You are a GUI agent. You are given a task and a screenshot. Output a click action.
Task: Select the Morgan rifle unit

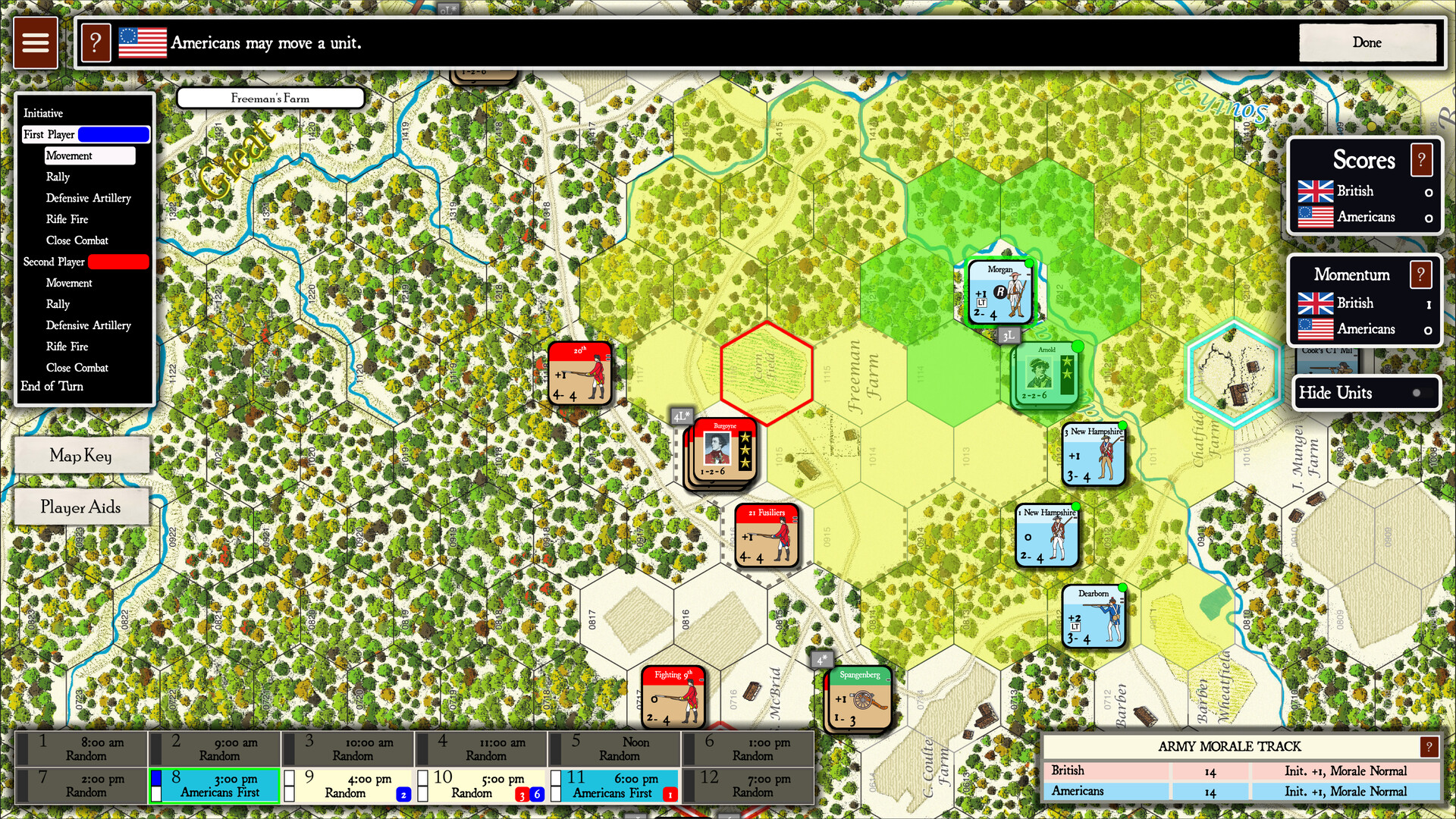[1000, 292]
